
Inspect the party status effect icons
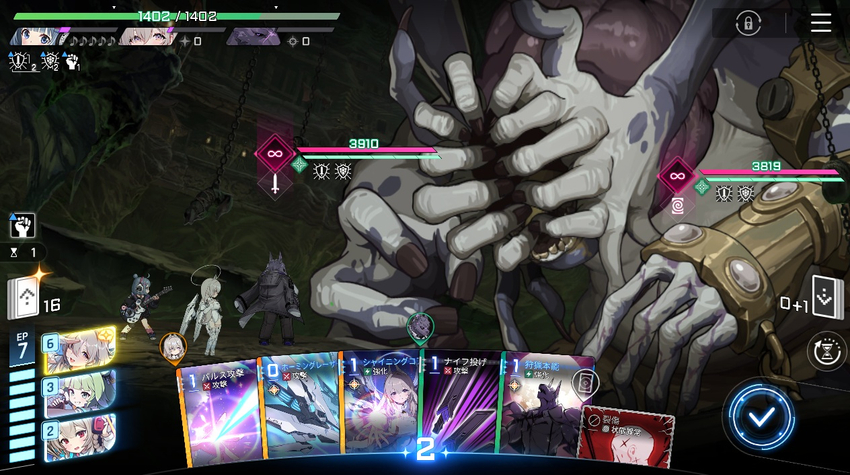click(x=44, y=62)
